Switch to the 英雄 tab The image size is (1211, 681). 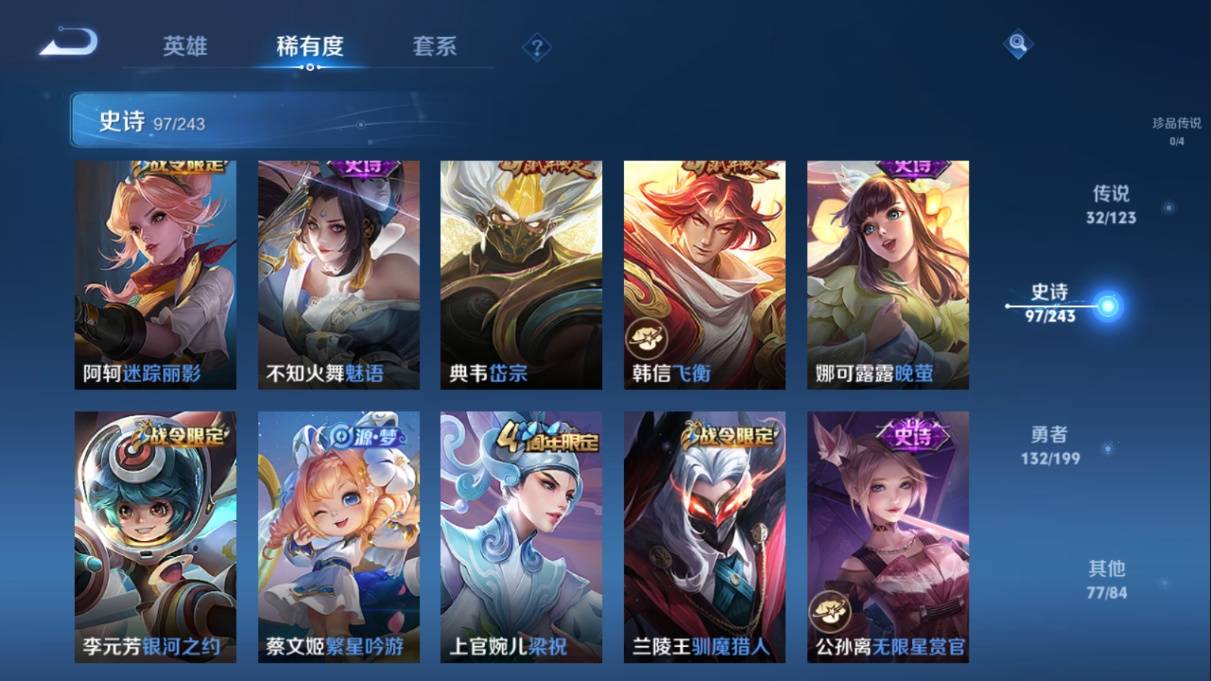[x=186, y=46]
